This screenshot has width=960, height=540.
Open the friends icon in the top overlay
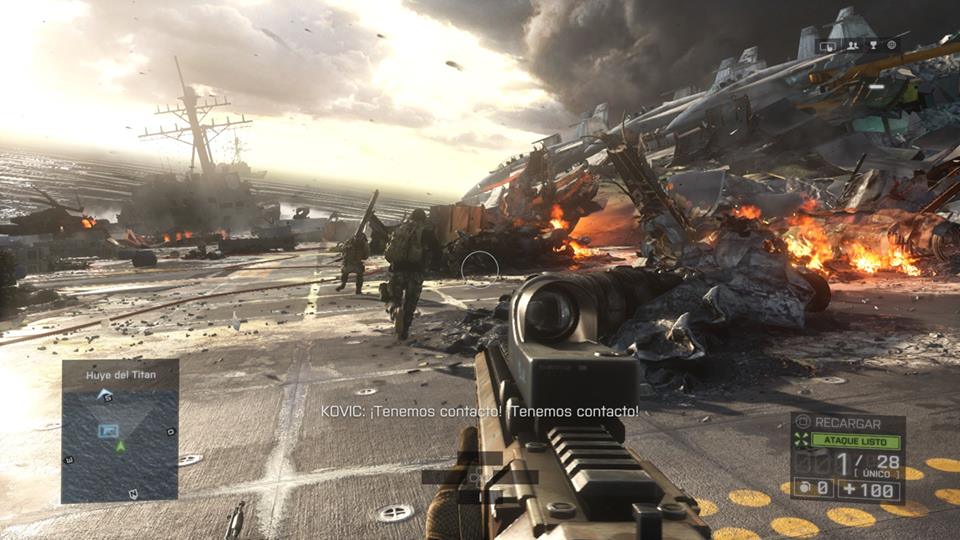(852, 45)
